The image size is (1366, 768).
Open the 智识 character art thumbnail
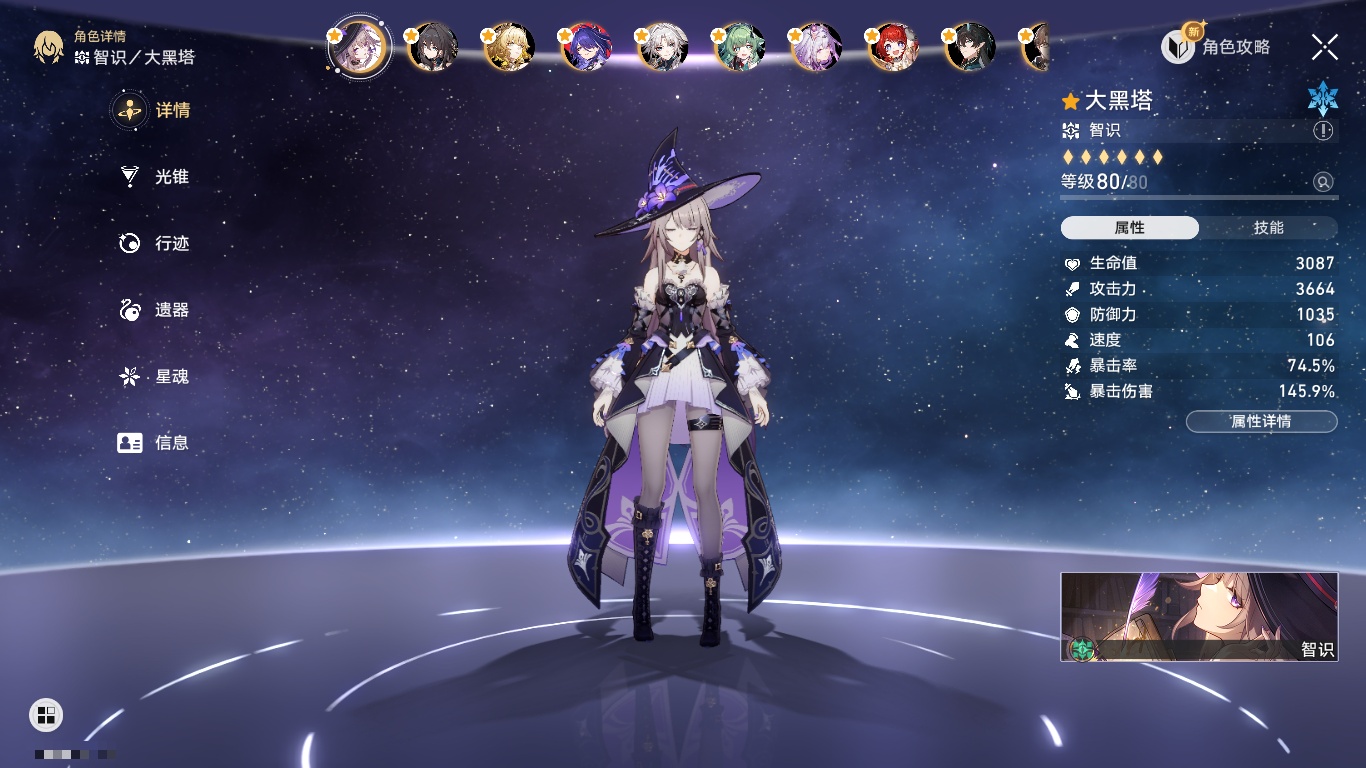1199,617
